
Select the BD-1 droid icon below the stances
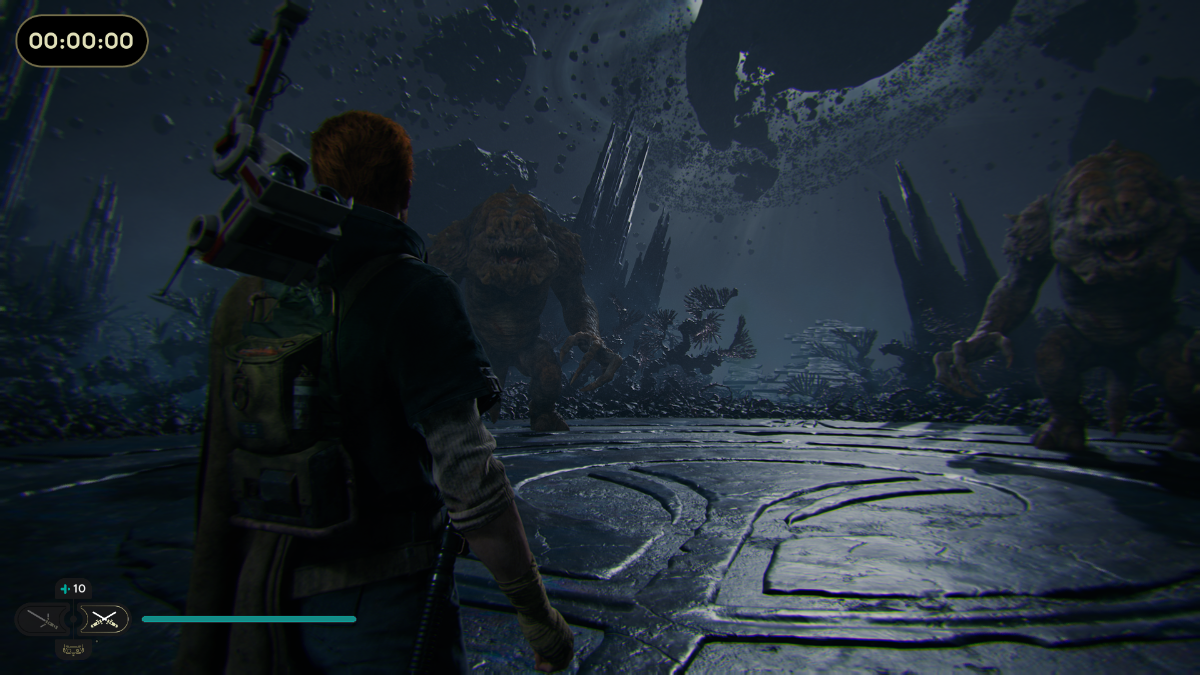[72, 650]
